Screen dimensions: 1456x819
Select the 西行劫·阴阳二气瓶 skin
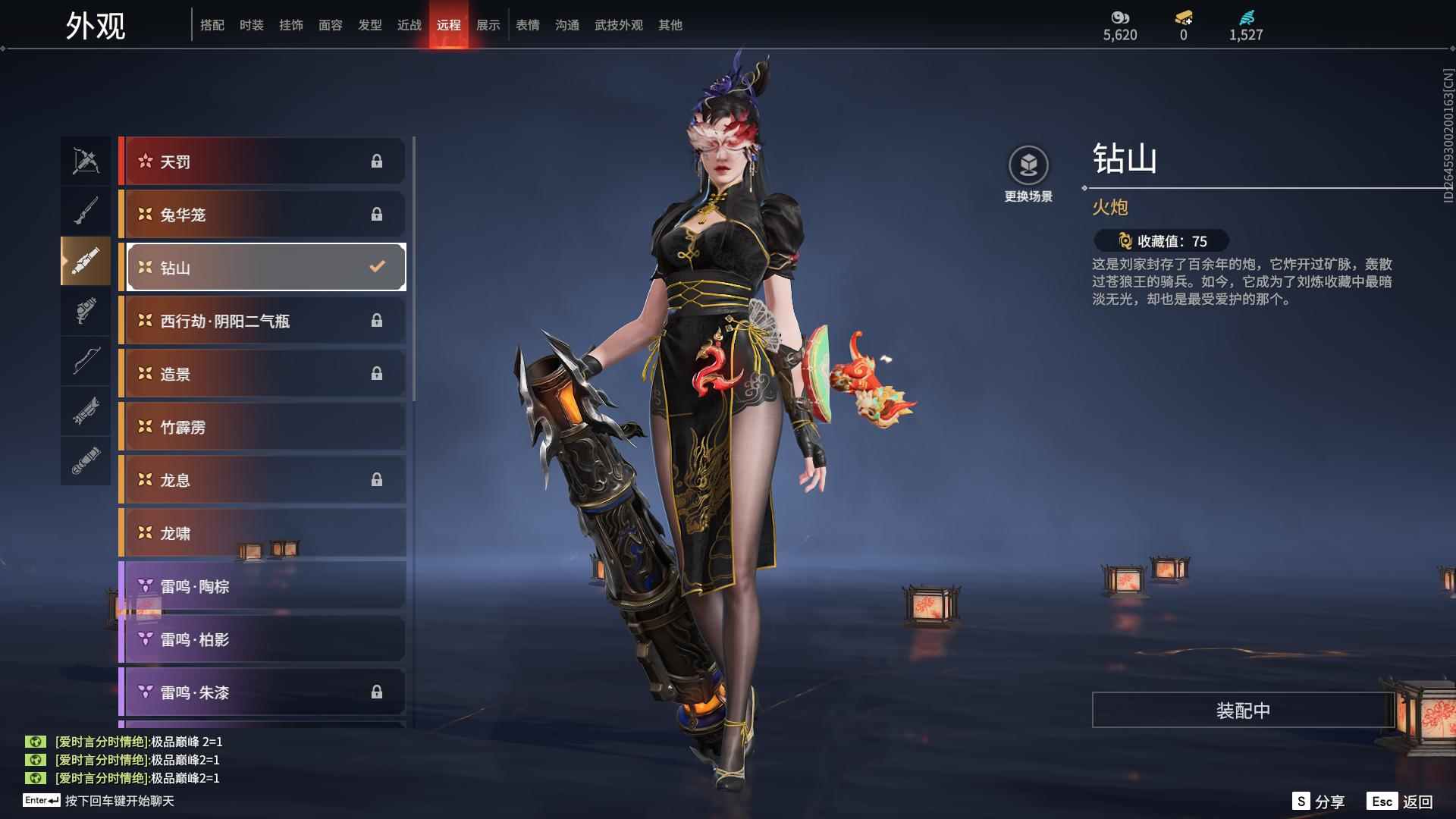click(262, 321)
